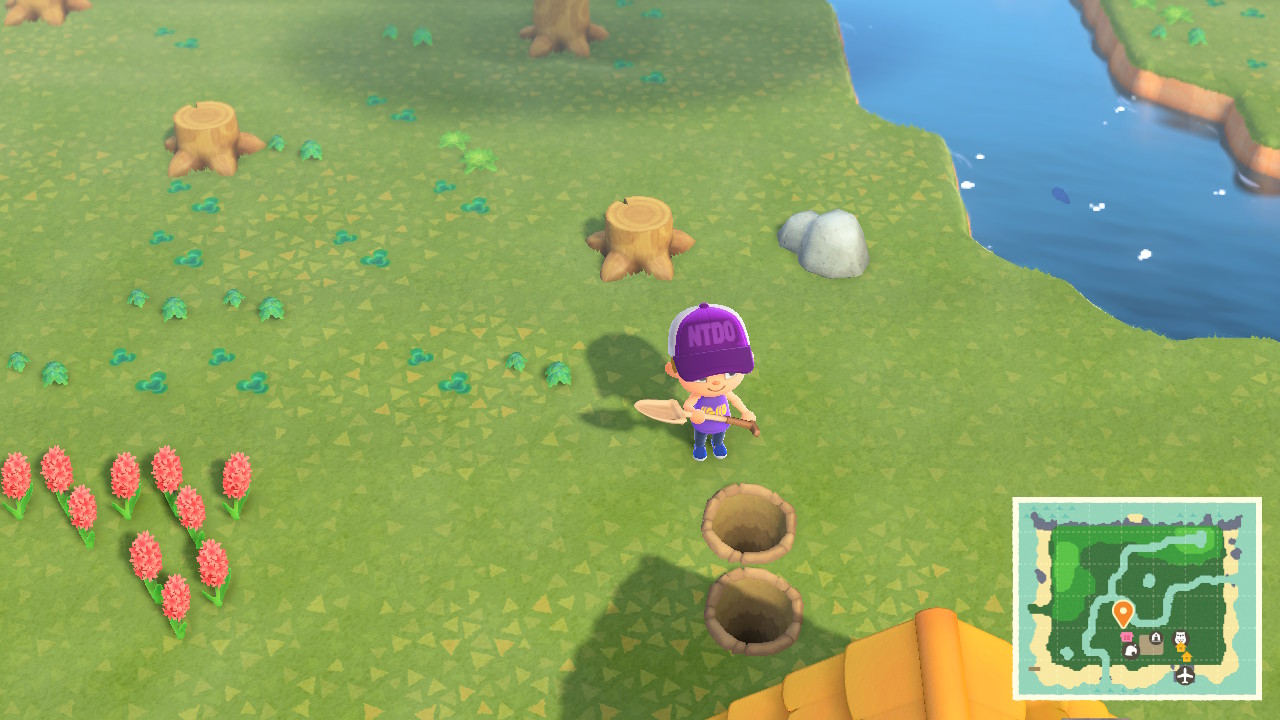The height and width of the screenshot is (720, 1280).
Task: Select the pink house icon on the minimap
Action: (x=1127, y=635)
